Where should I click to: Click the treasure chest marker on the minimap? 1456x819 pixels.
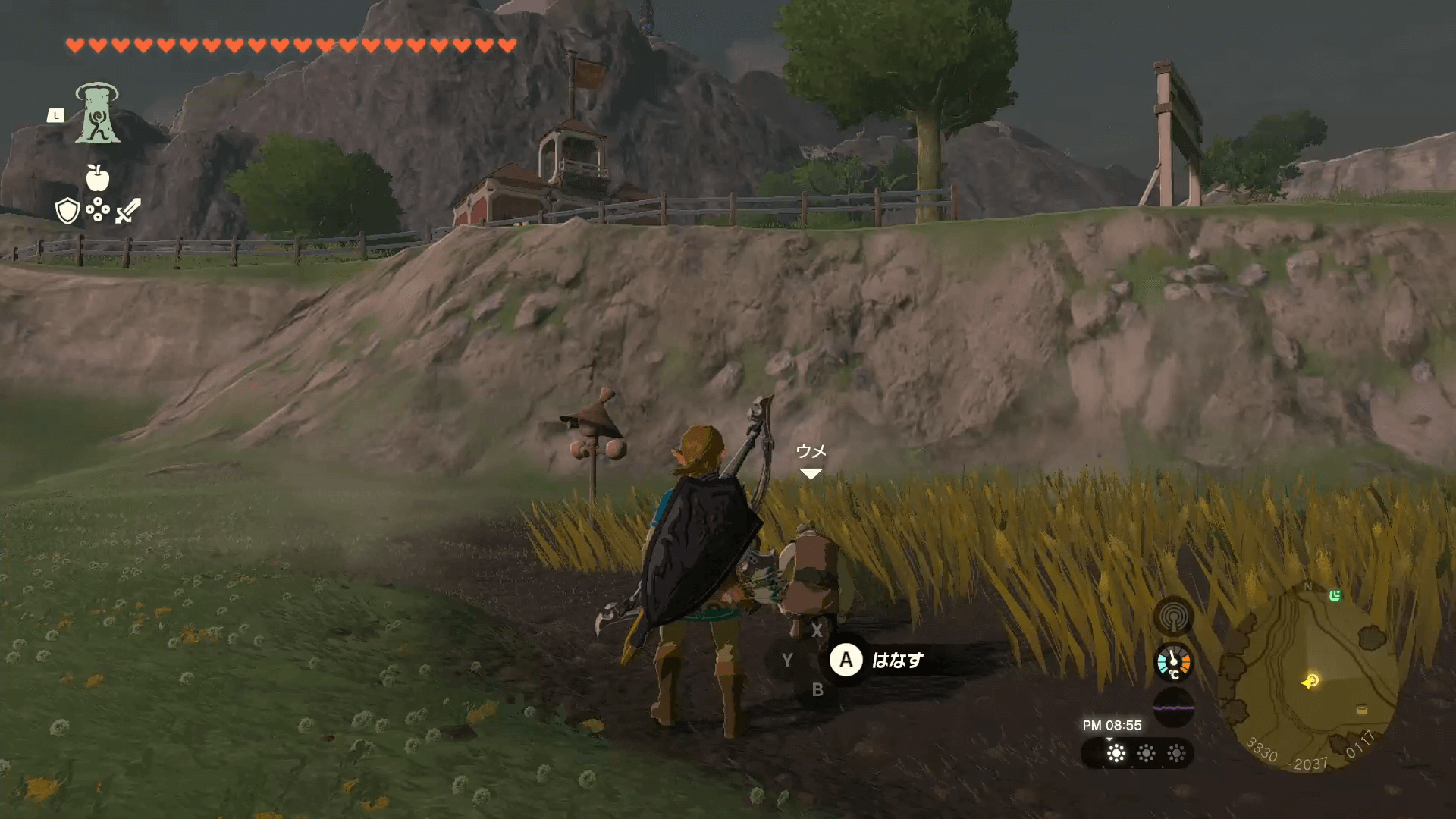tap(1362, 710)
